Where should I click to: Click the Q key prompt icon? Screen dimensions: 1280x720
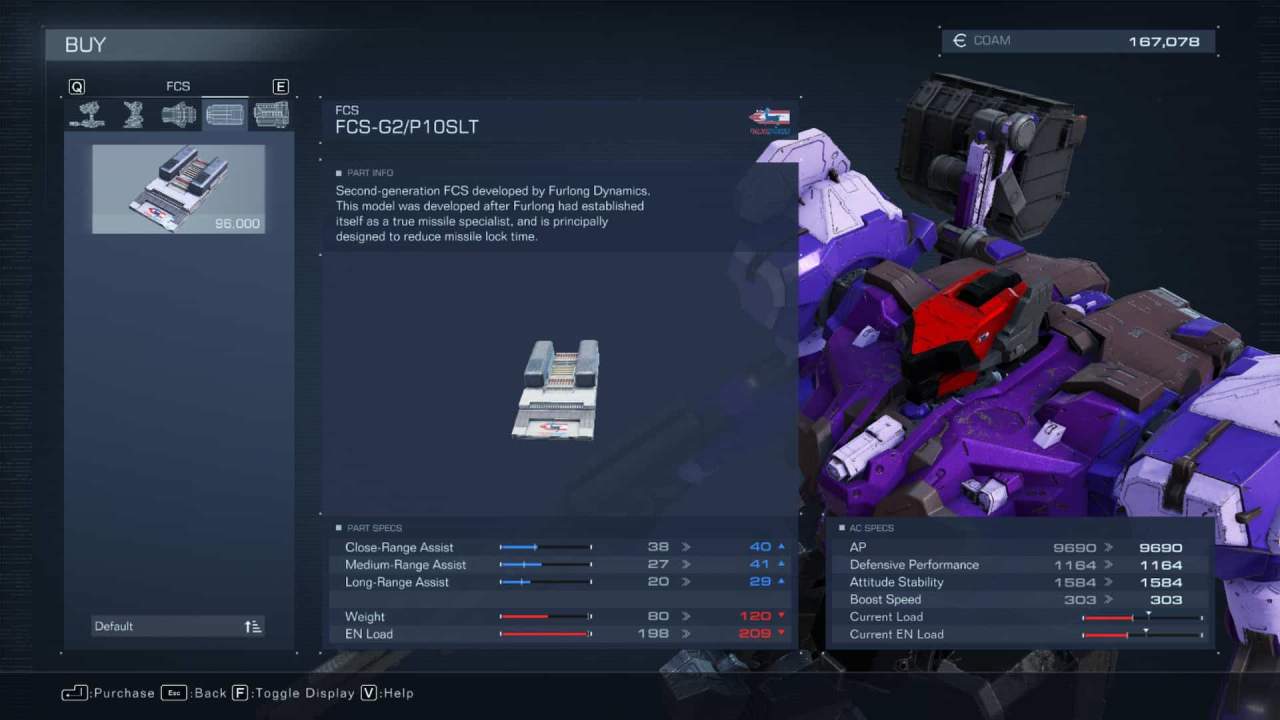pos(77,86)
